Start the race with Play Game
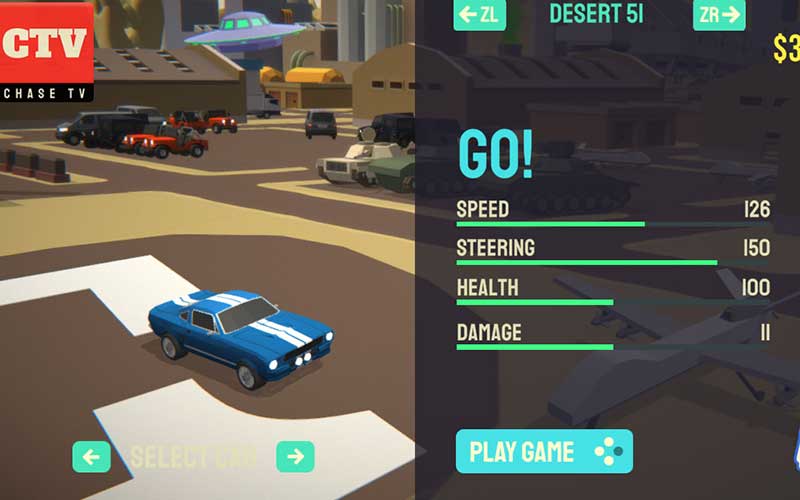This screenshot has width=800, height=500. point(544,451)
